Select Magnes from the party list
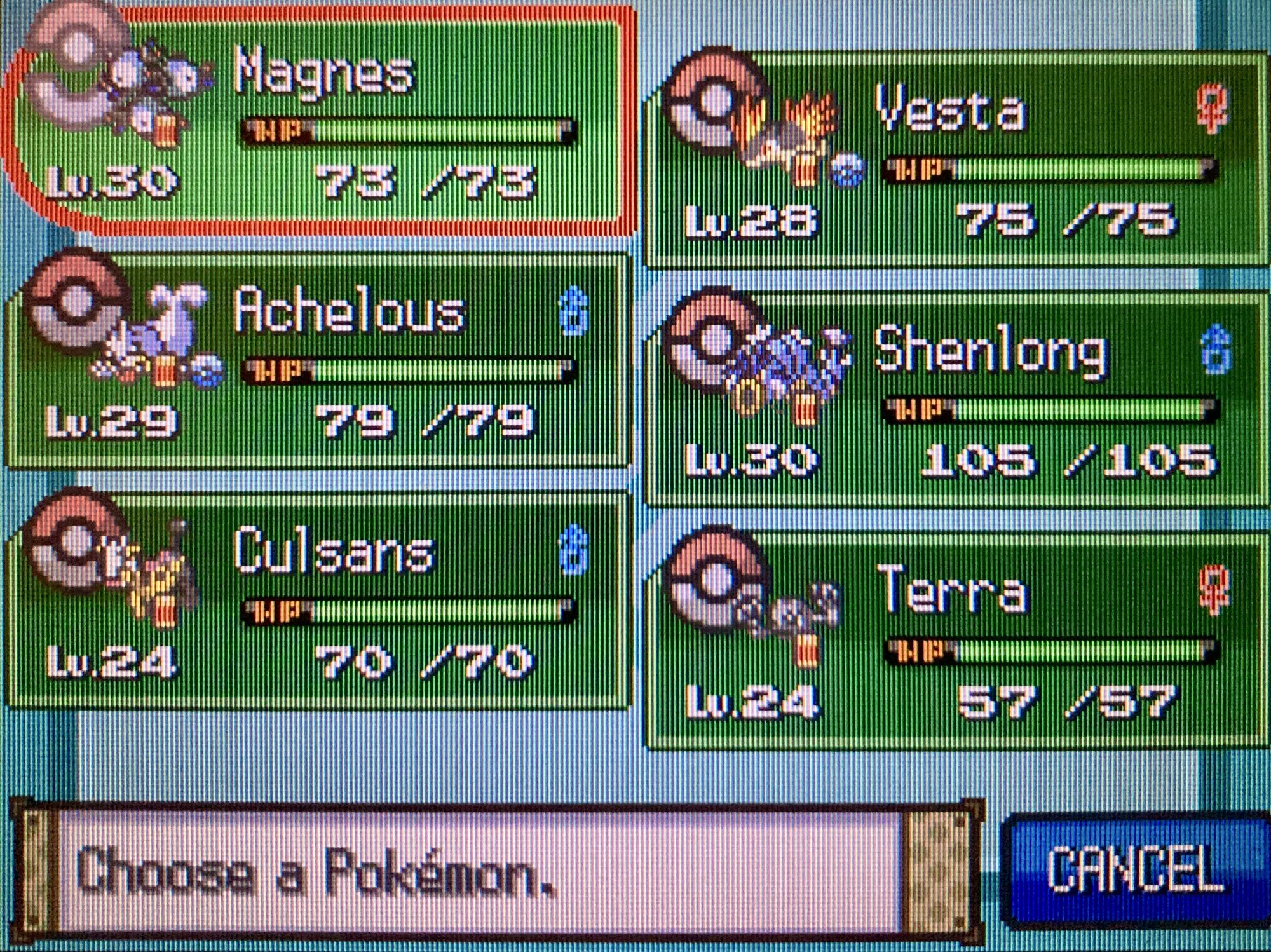1271x952 pixels. tap(318, 121)
